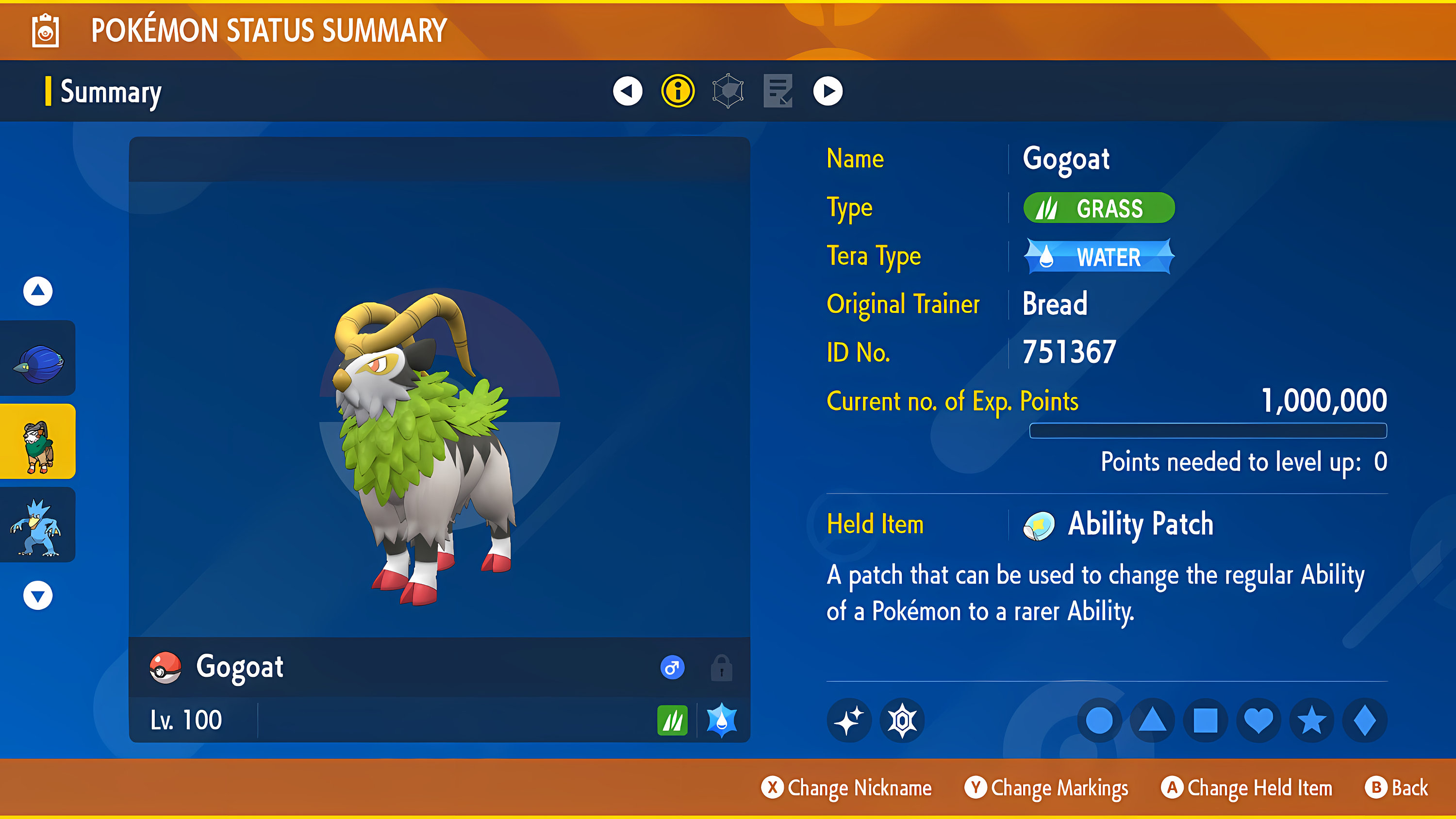Click the left arrow to view previous Pokémon
1456x819 pixels.
pos(628,91)
